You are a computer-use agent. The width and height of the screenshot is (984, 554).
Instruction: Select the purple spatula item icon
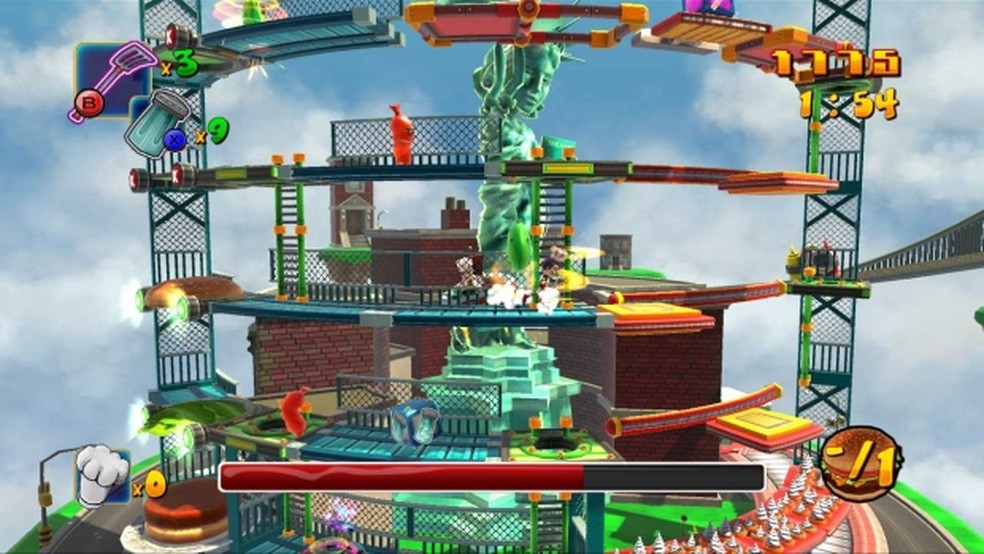[112, 74]
